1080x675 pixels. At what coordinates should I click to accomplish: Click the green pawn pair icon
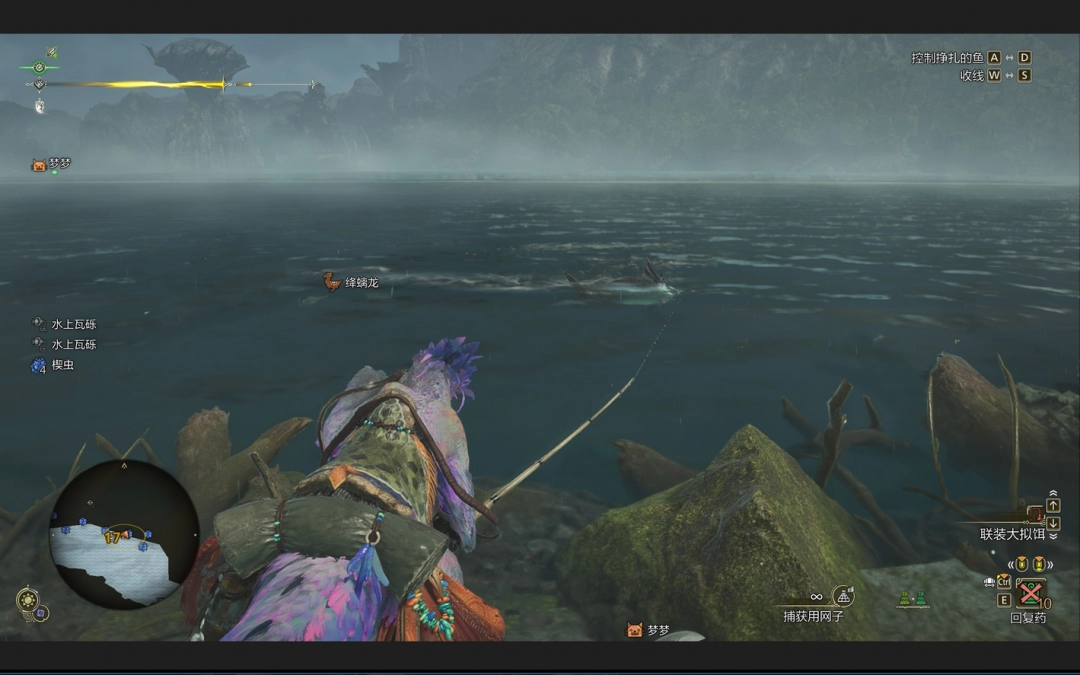911,599
